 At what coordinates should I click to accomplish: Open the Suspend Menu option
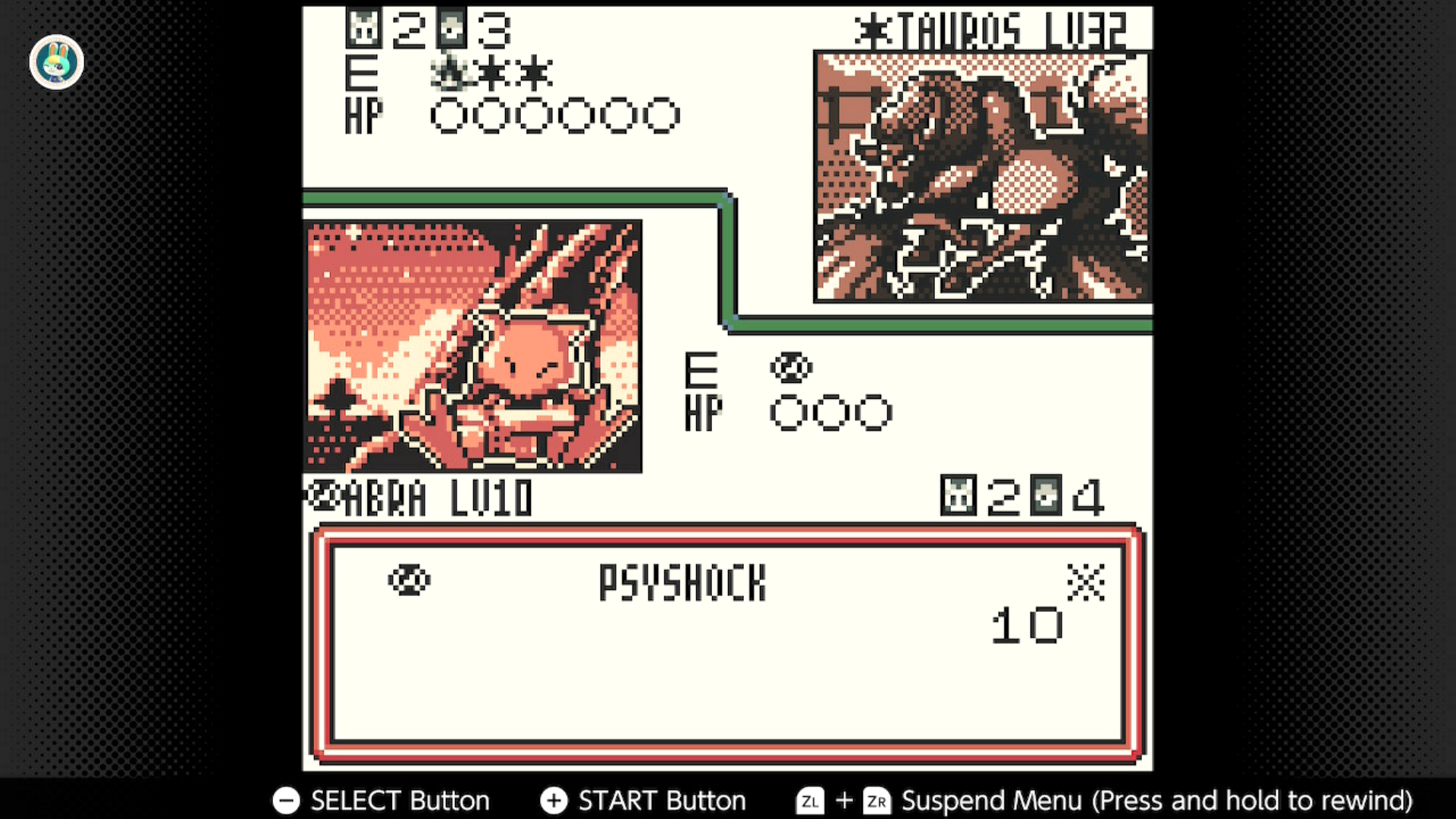[x=987, y=801]
